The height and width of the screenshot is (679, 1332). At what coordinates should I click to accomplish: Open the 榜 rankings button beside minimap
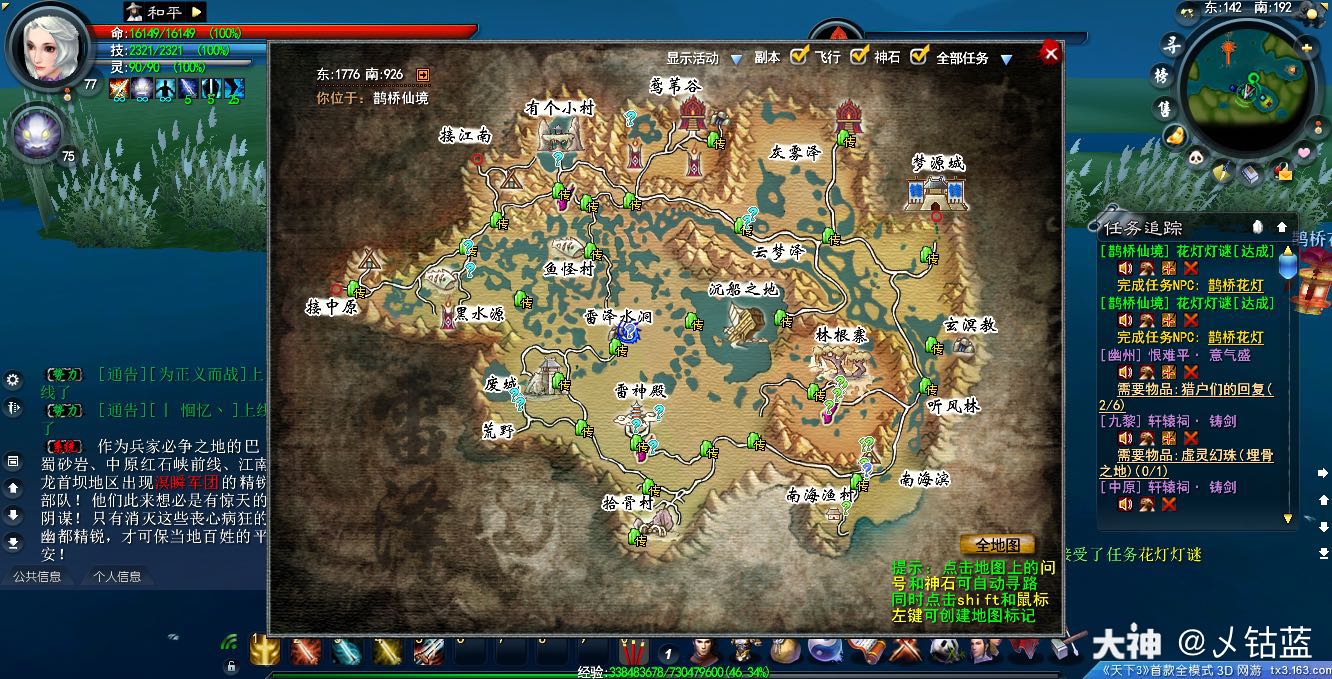click(x=1162, y=76)
